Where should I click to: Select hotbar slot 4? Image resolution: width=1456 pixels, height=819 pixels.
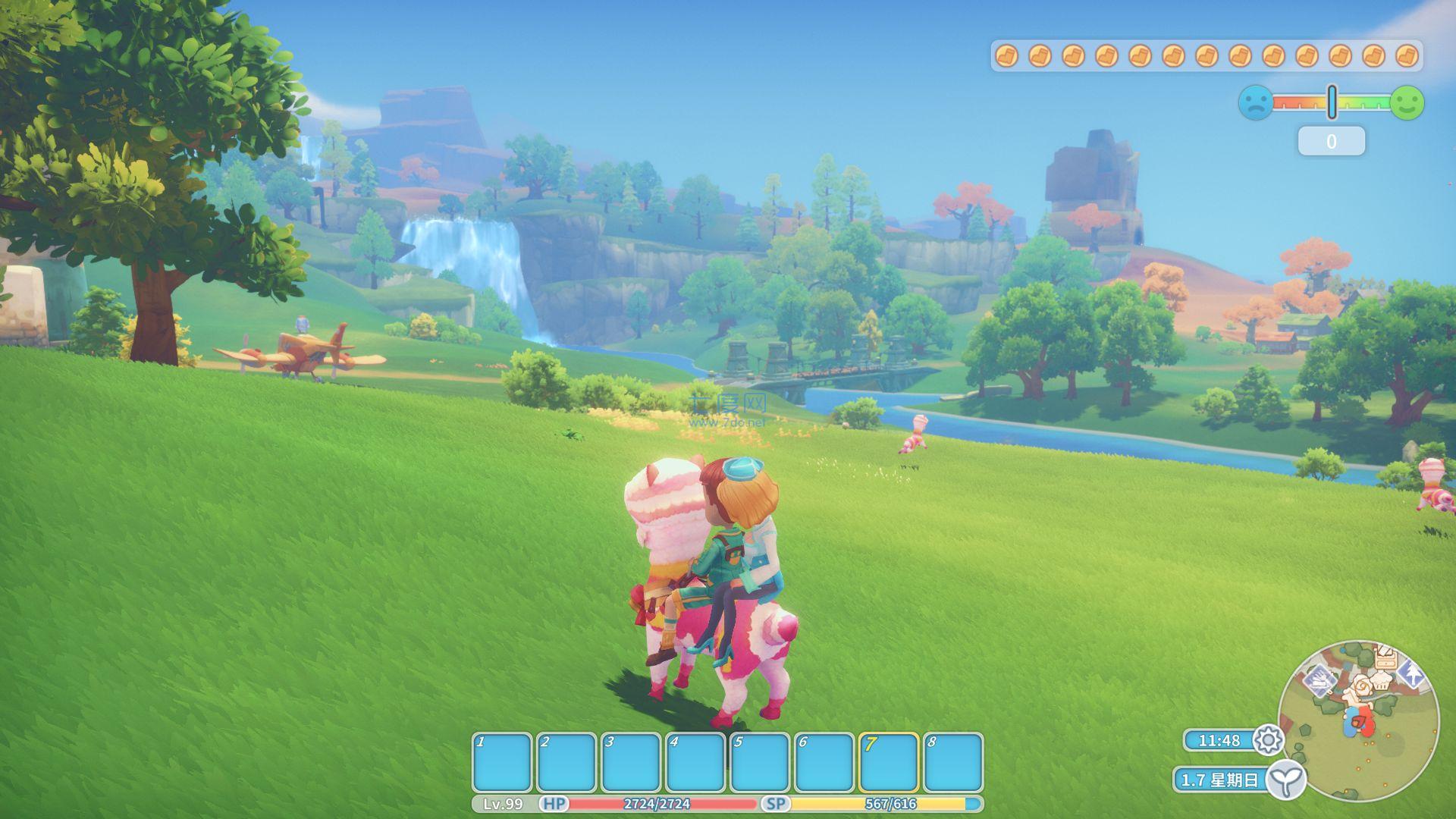[x=695, y=763]
